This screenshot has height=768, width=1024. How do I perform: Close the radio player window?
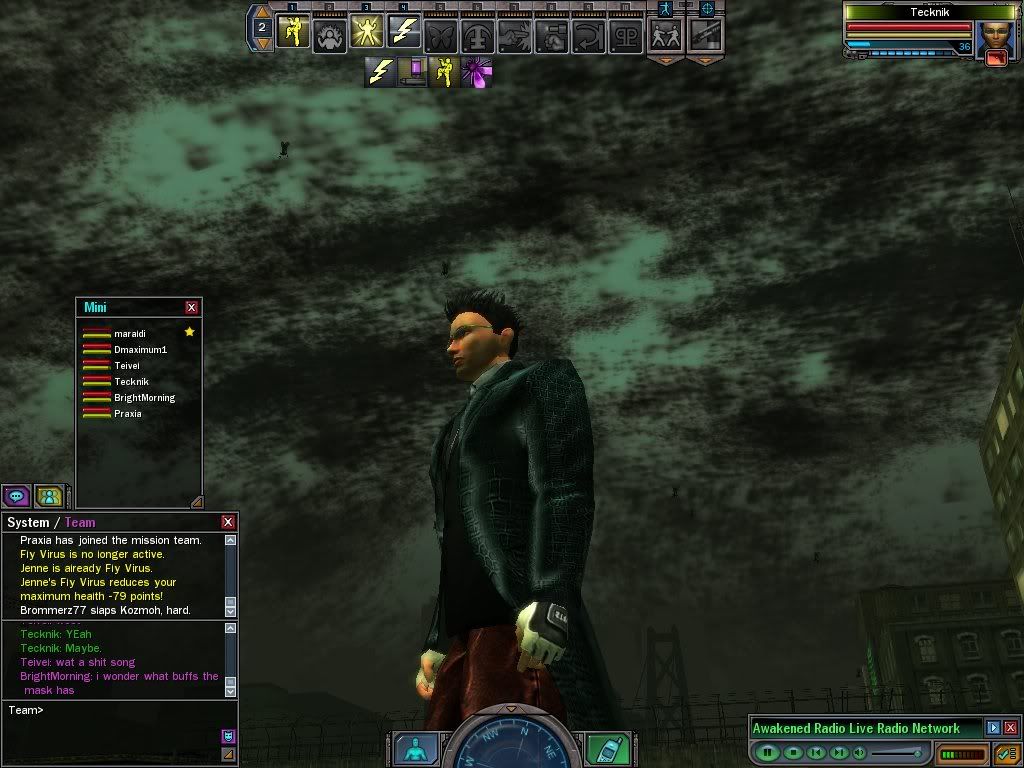[1011, 728]
